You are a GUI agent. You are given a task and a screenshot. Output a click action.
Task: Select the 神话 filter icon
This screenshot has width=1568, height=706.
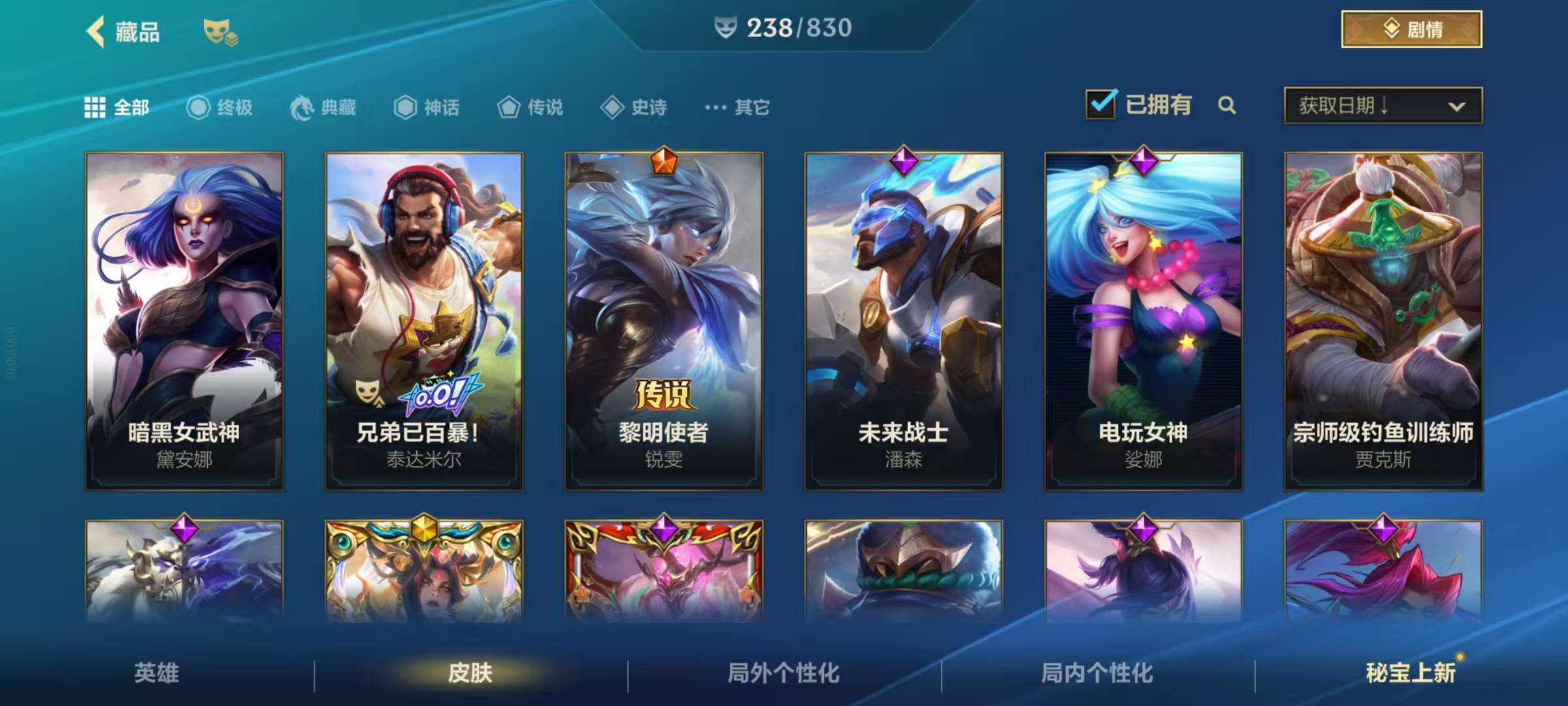pos(405,108)
